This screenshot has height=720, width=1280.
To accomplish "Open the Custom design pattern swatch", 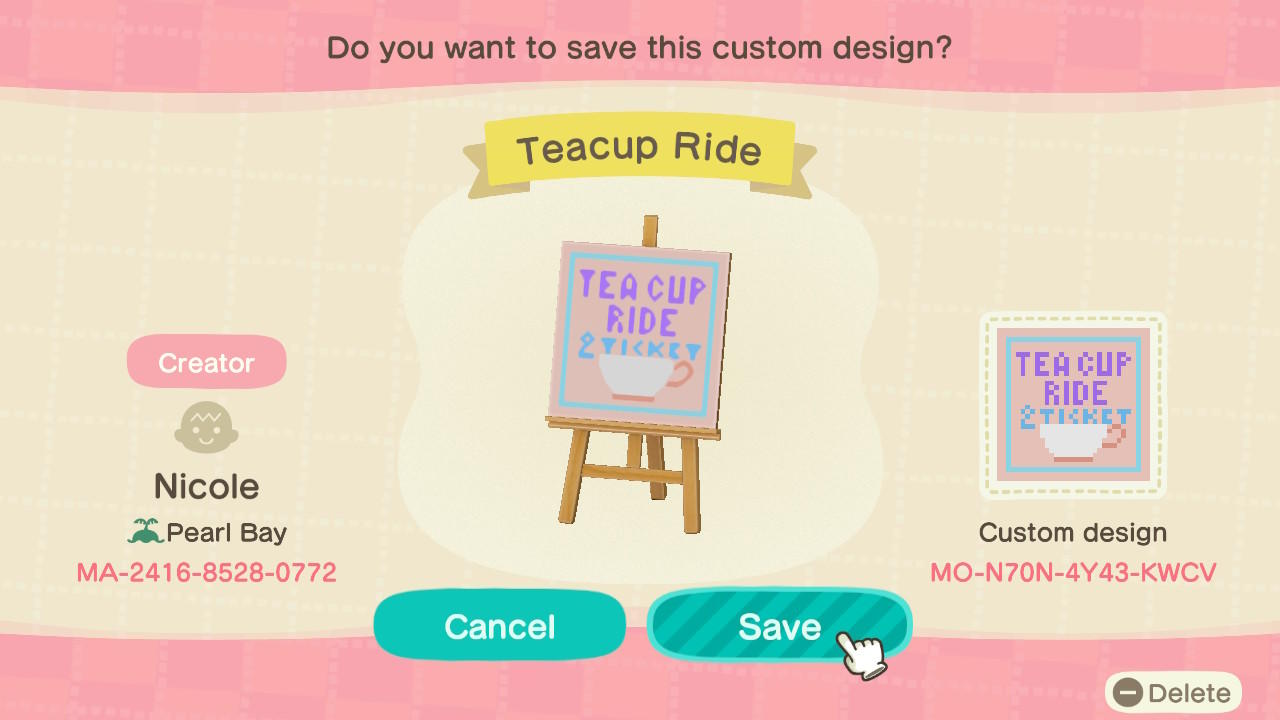I will tap(1072, 405).
